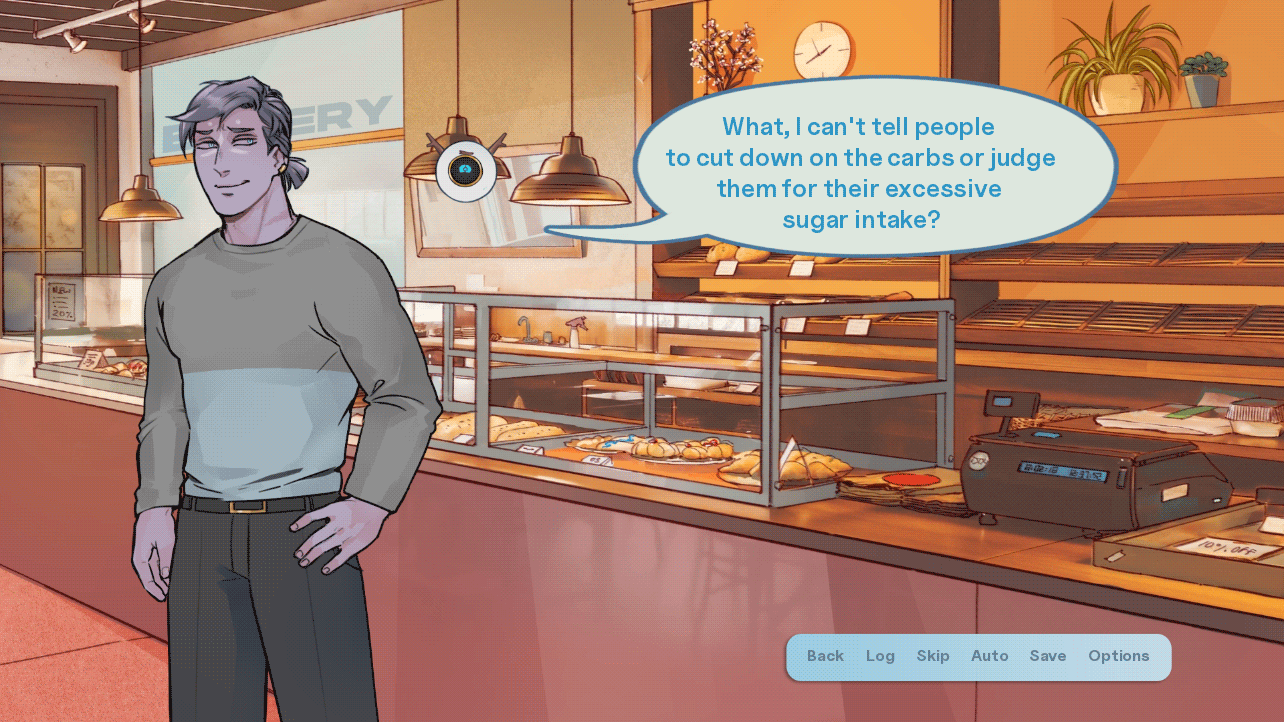Go back to the previous dialogue line
The image size is (1284, 722).
click(x=825, y=656)
